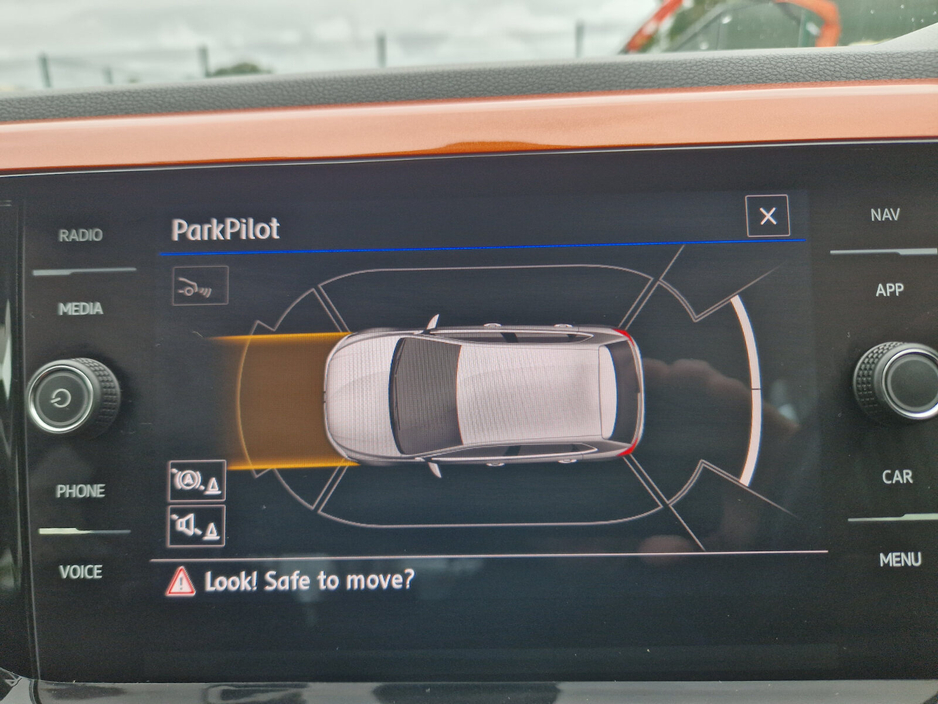Close the ParkPilot view
Image resolution: width=938 pixels, height=704 pixels.
click(767, 216)
